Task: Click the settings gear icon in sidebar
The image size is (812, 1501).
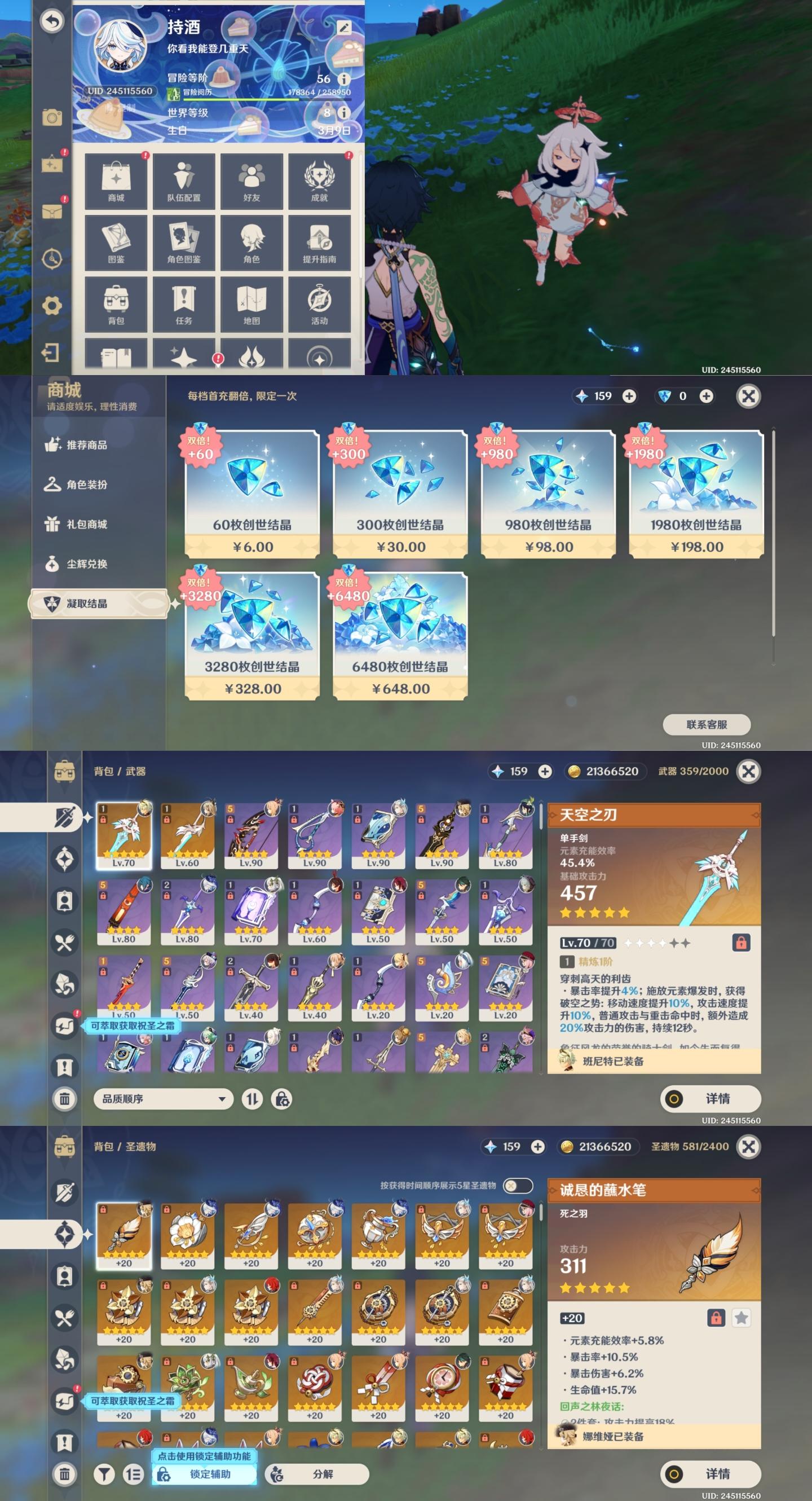Action: coord(52,305)
